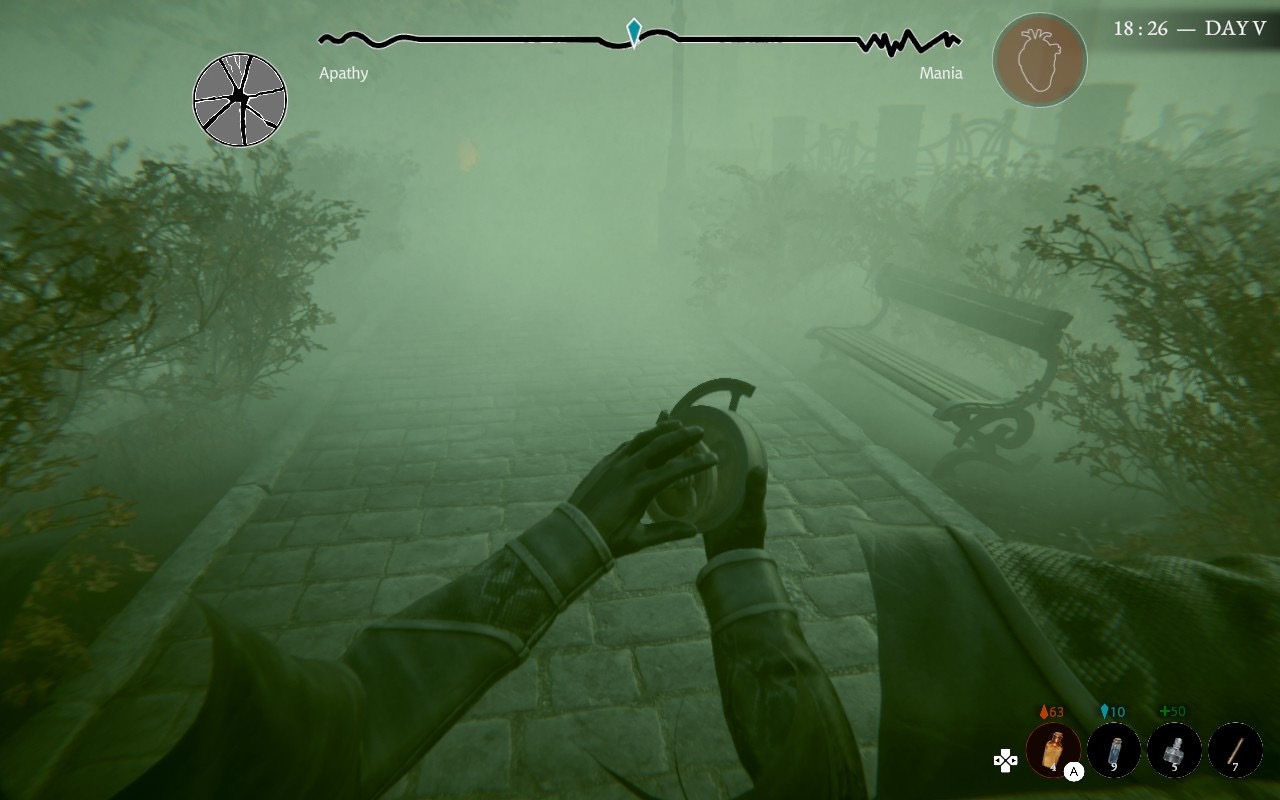Click the Mania label on the mood meter
Image resolution: width=1280 pixels, height=800 pixels.
click(941, 73)
